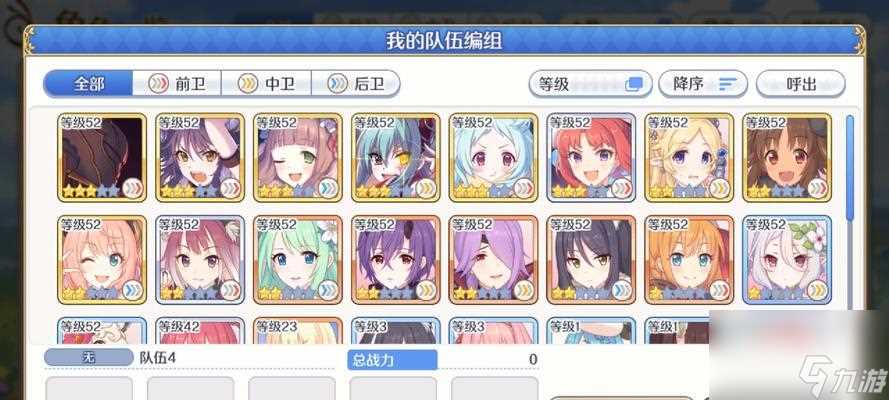Switch to the 全部 filter tab
This screenshot has height=400, width=889.
[x=88, y=84]
